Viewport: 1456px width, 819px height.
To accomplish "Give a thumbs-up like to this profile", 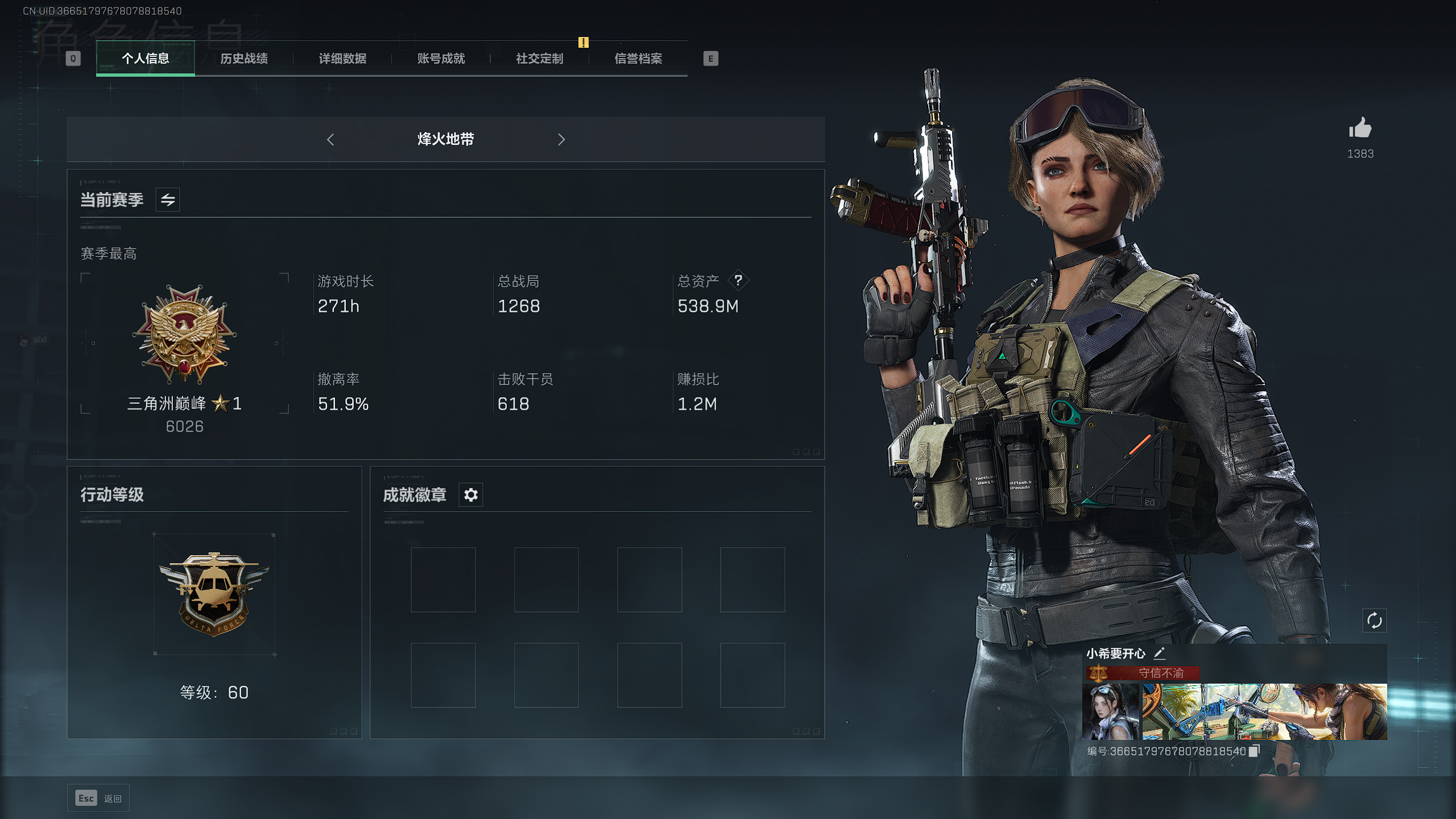I will (1360, 129).
